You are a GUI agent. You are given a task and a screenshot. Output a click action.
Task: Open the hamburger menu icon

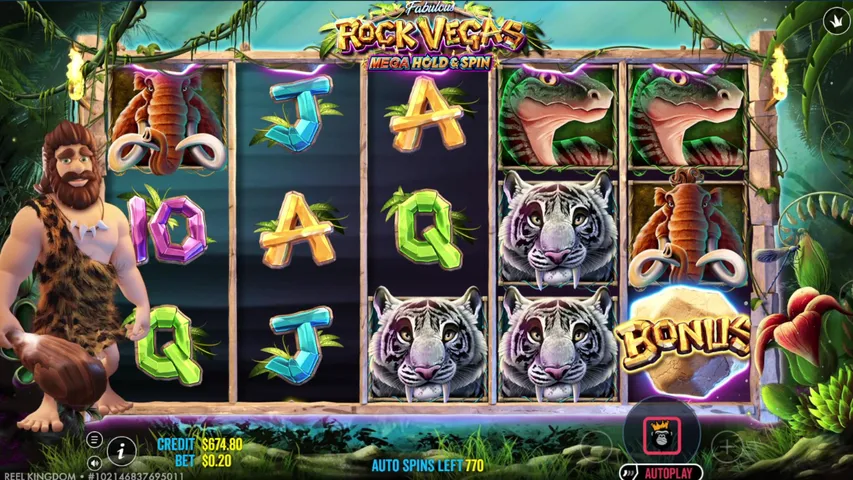(94, 440)
